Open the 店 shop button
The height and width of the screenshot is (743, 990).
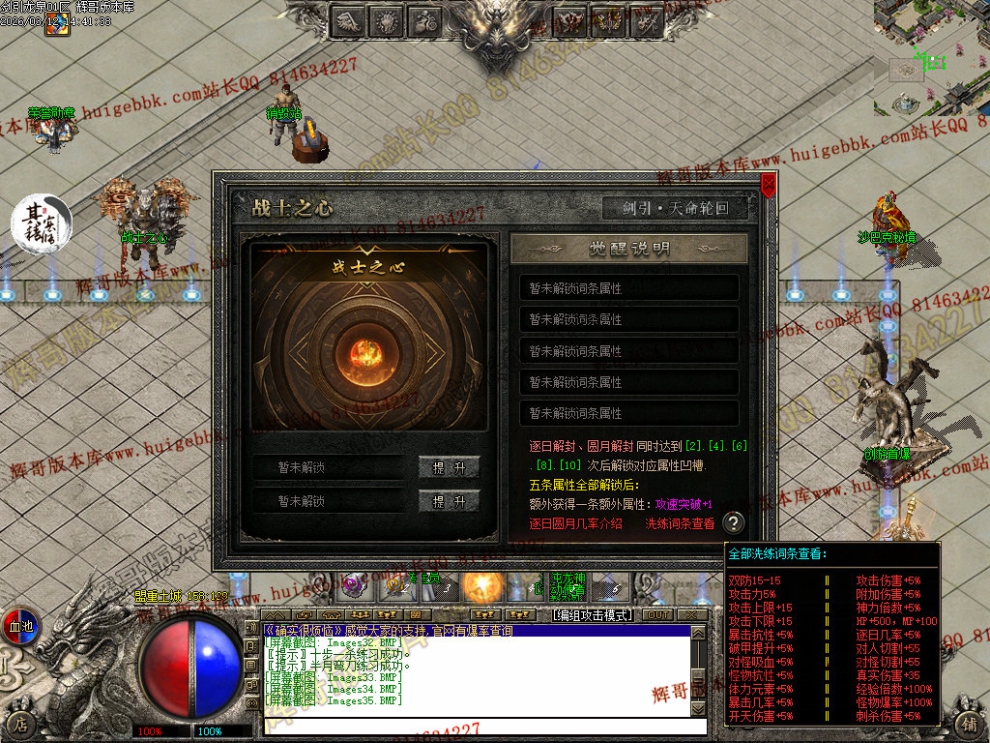point(20,723)
